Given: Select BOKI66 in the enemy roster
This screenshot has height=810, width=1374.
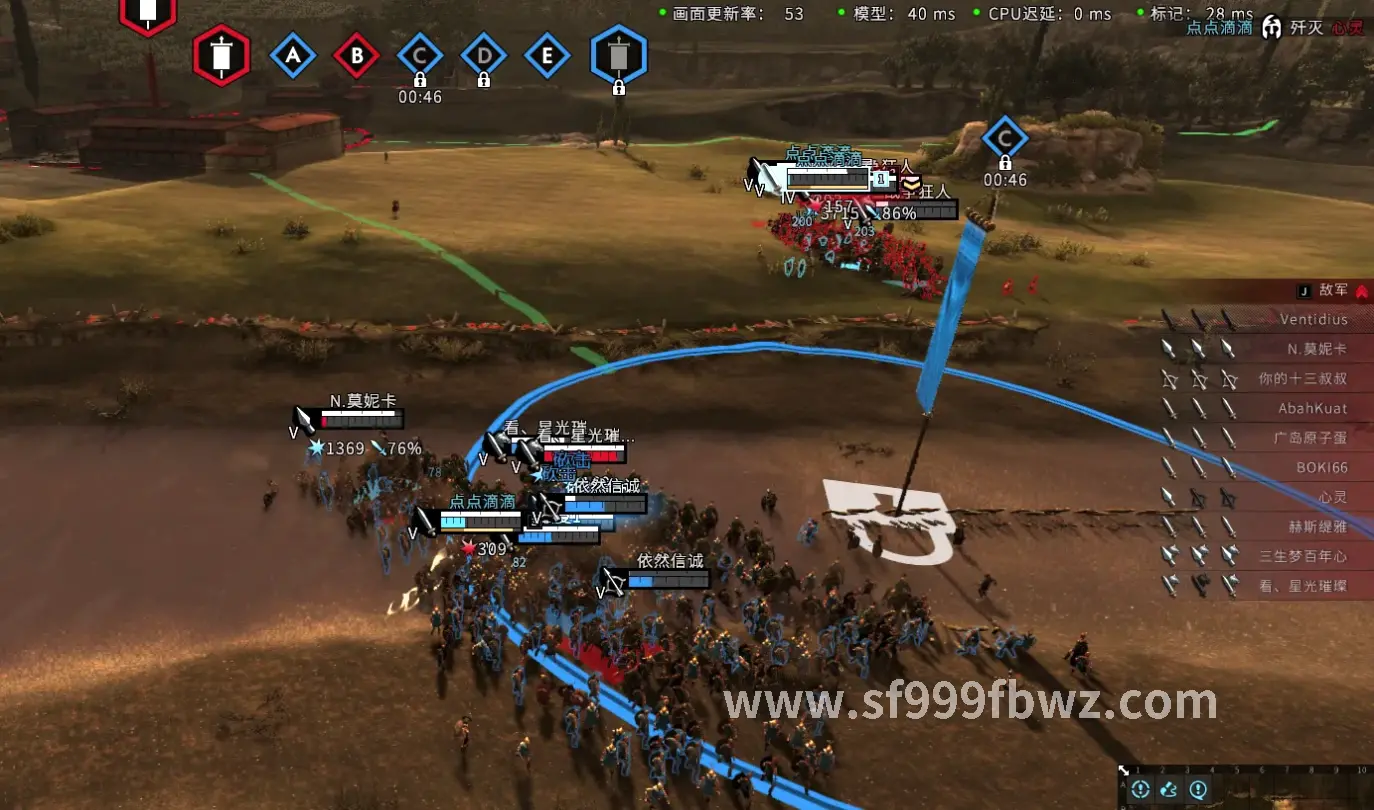Looking at the screenshot, I should (1321, 467).
